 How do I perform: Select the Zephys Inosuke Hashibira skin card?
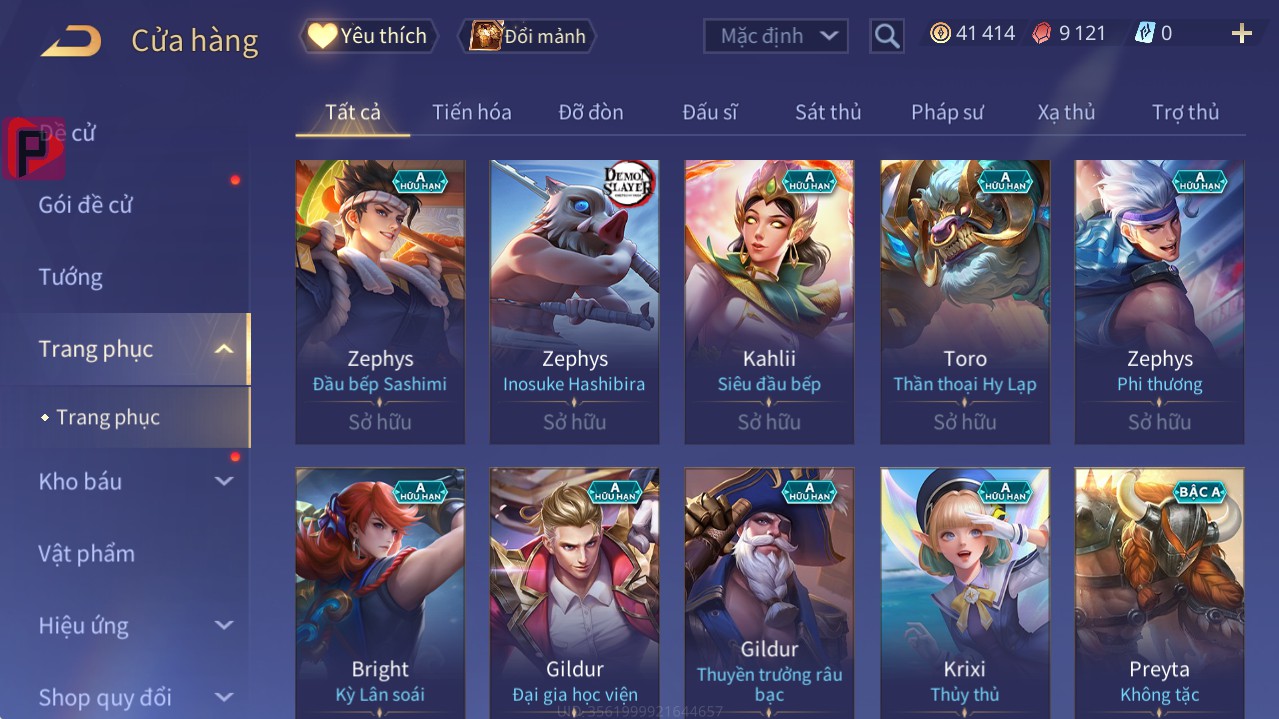coord(574,301)
